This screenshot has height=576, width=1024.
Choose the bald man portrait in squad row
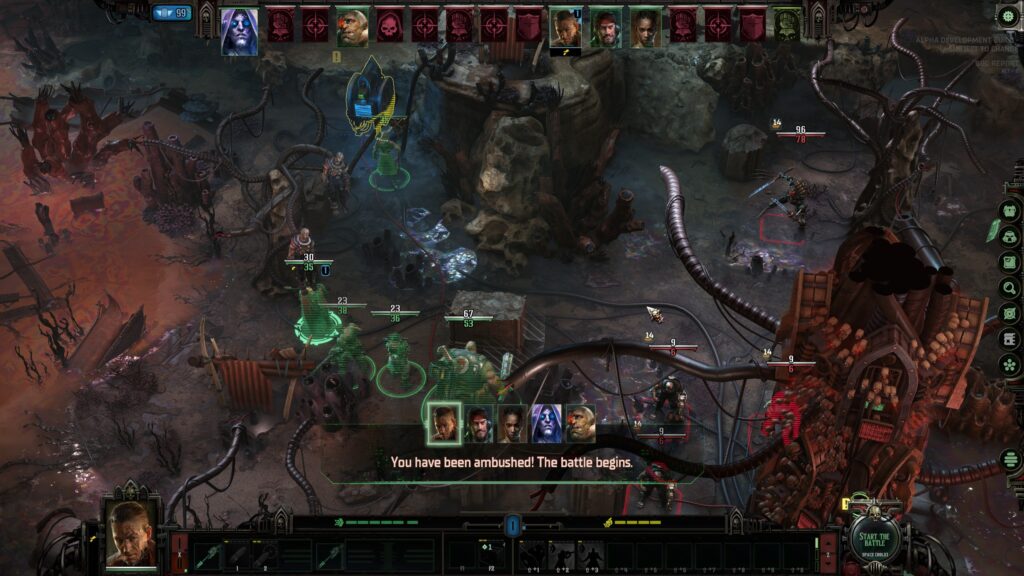tap(443, 423)
